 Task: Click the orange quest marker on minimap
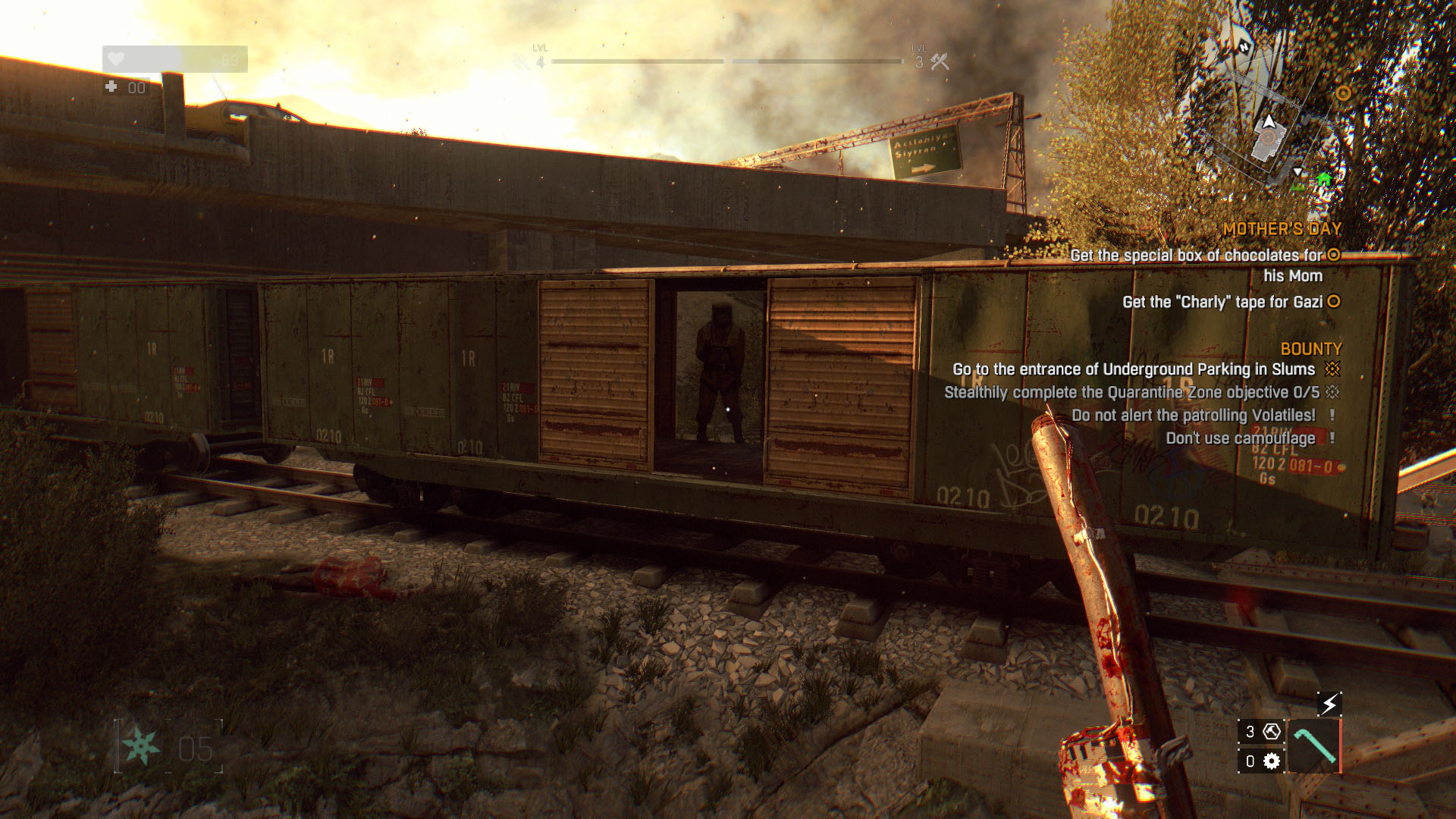tap(1343, 93)
